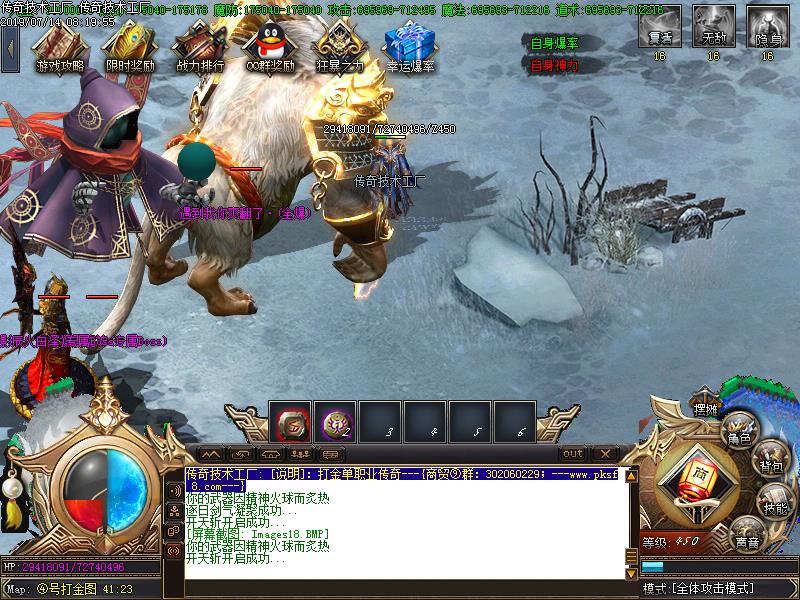This screenshot has width=800, height=600.
Task: Activate the 无敌 invincible skill
Action: point(713,26)
